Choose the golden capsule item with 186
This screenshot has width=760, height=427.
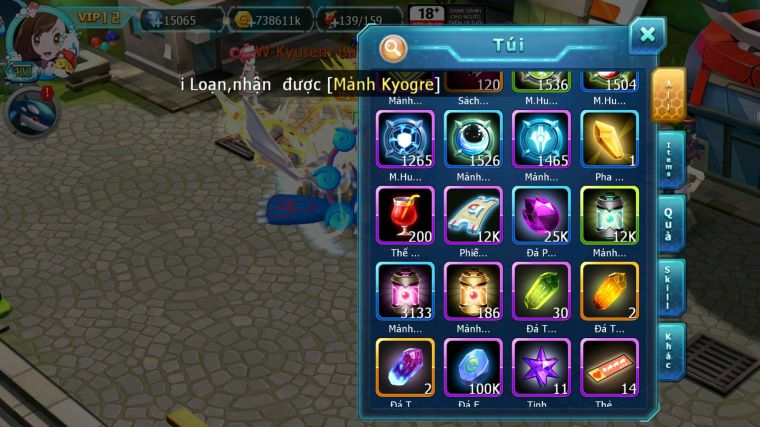click(x=473, y=292)
